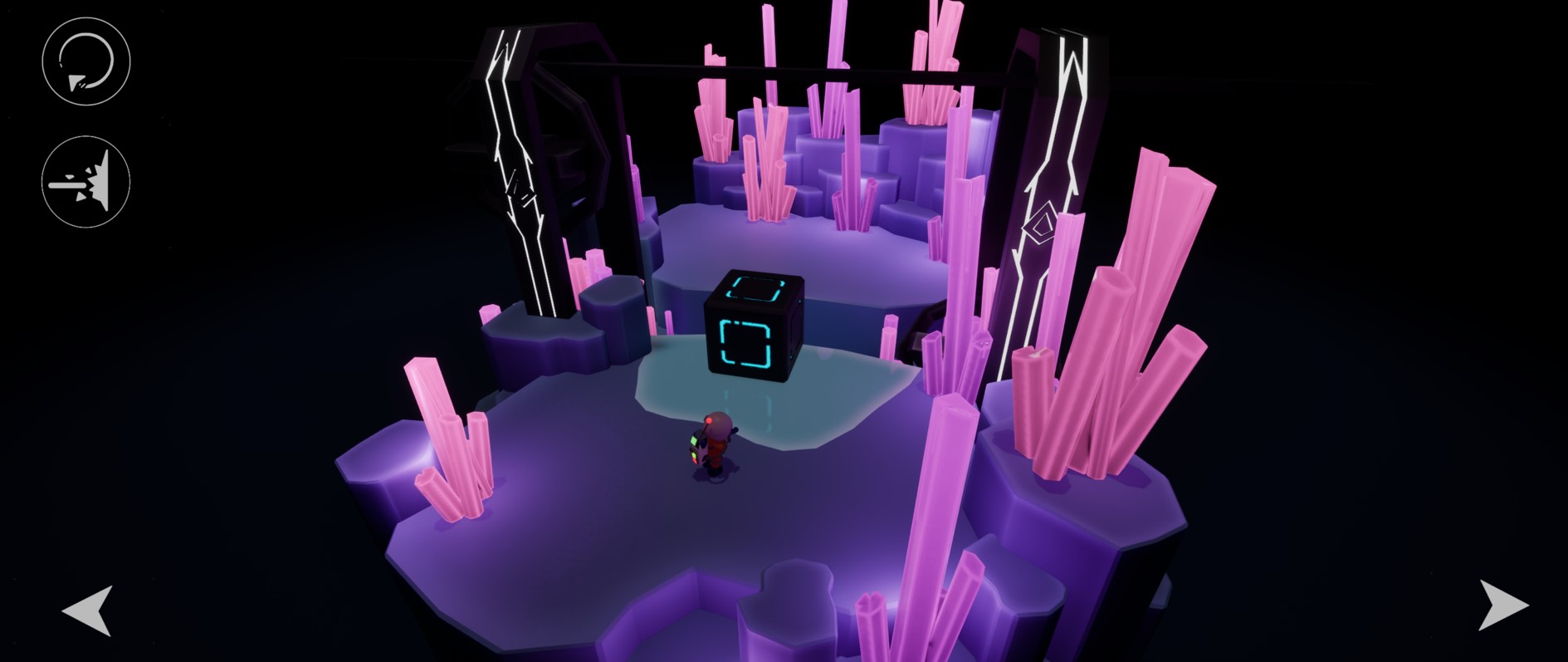Click the right arrow to rotate view

click(x=1502, y=604)
